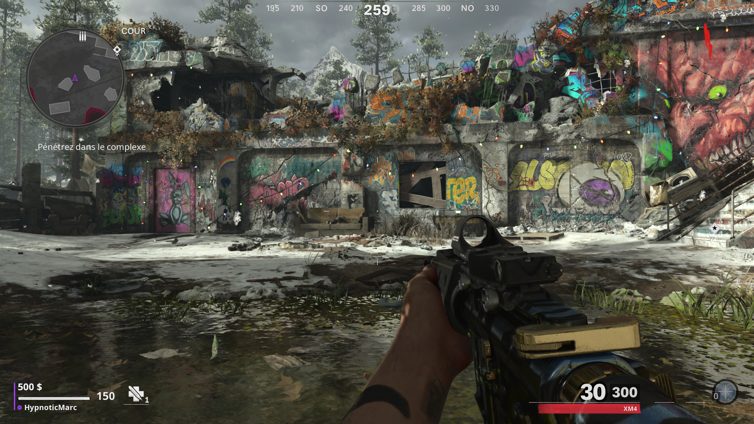Select the "Pénétrez dans le complexe" objective tracker
The width and height of the screenshot is (754, 424).
point(91,147)
